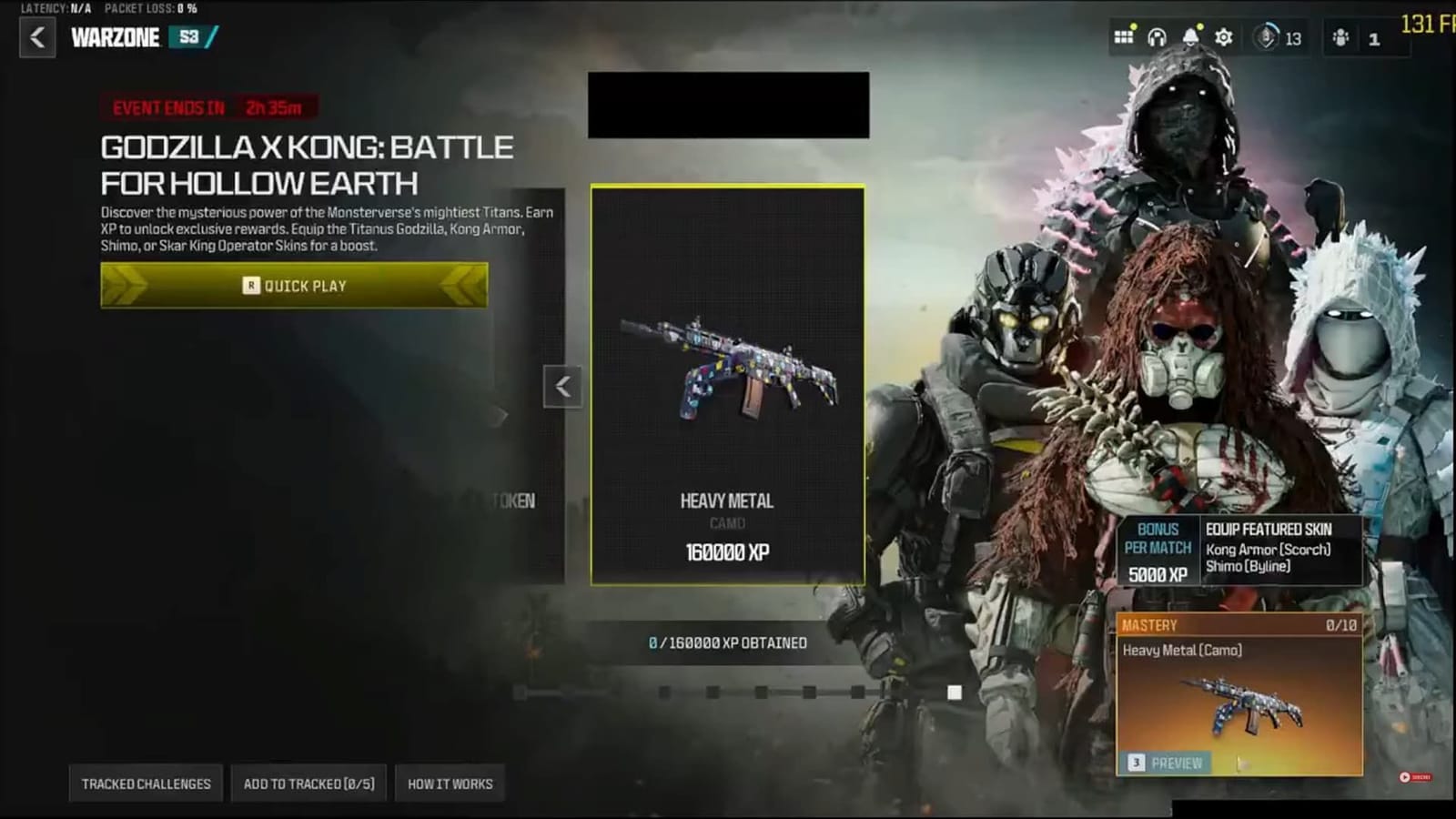Click the back arrow beside WARZONE
The width and height of the screenshot is (1456, 819).
(x=36, y=39)
